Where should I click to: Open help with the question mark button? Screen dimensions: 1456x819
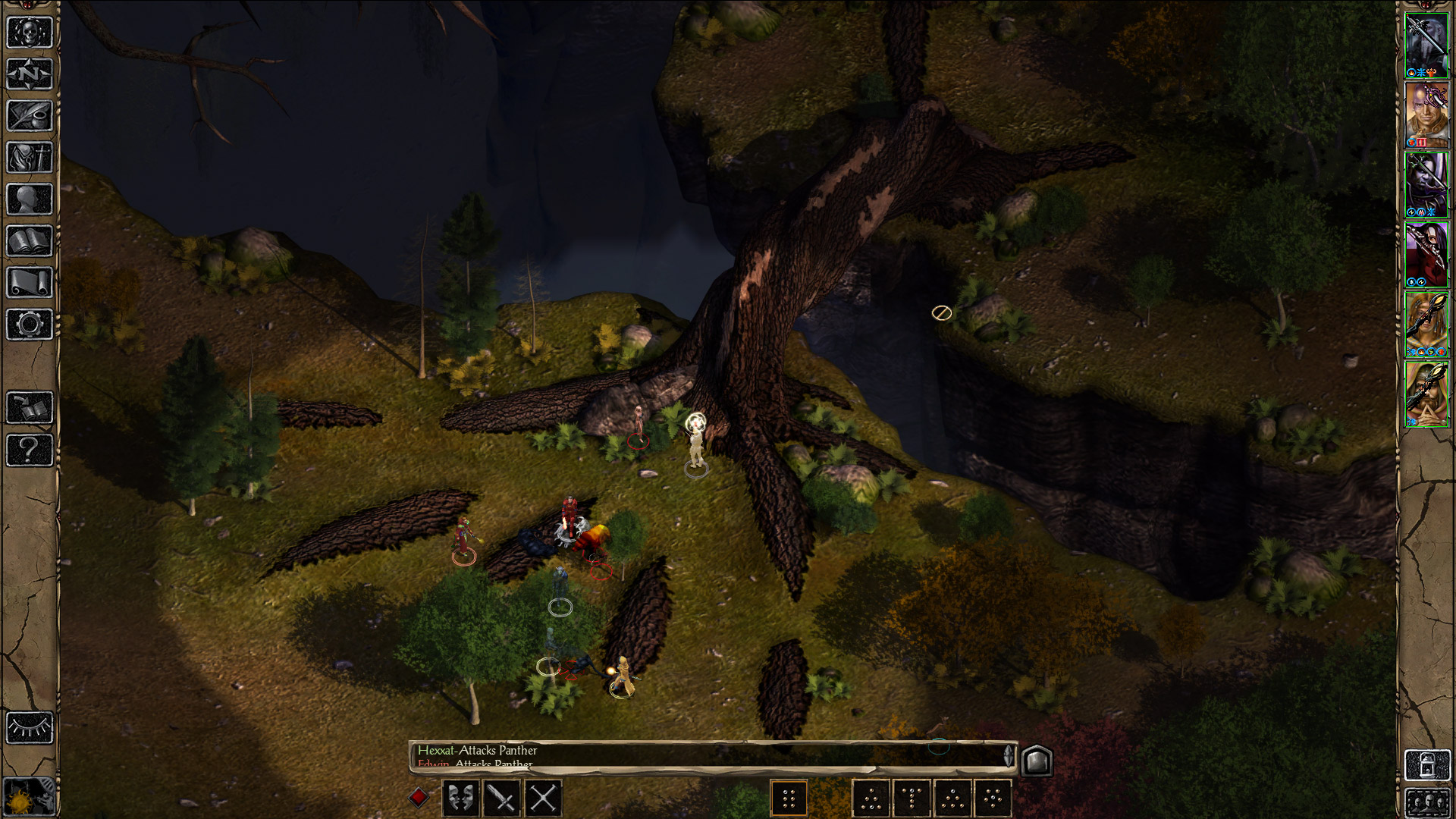(x=30, y=450)
